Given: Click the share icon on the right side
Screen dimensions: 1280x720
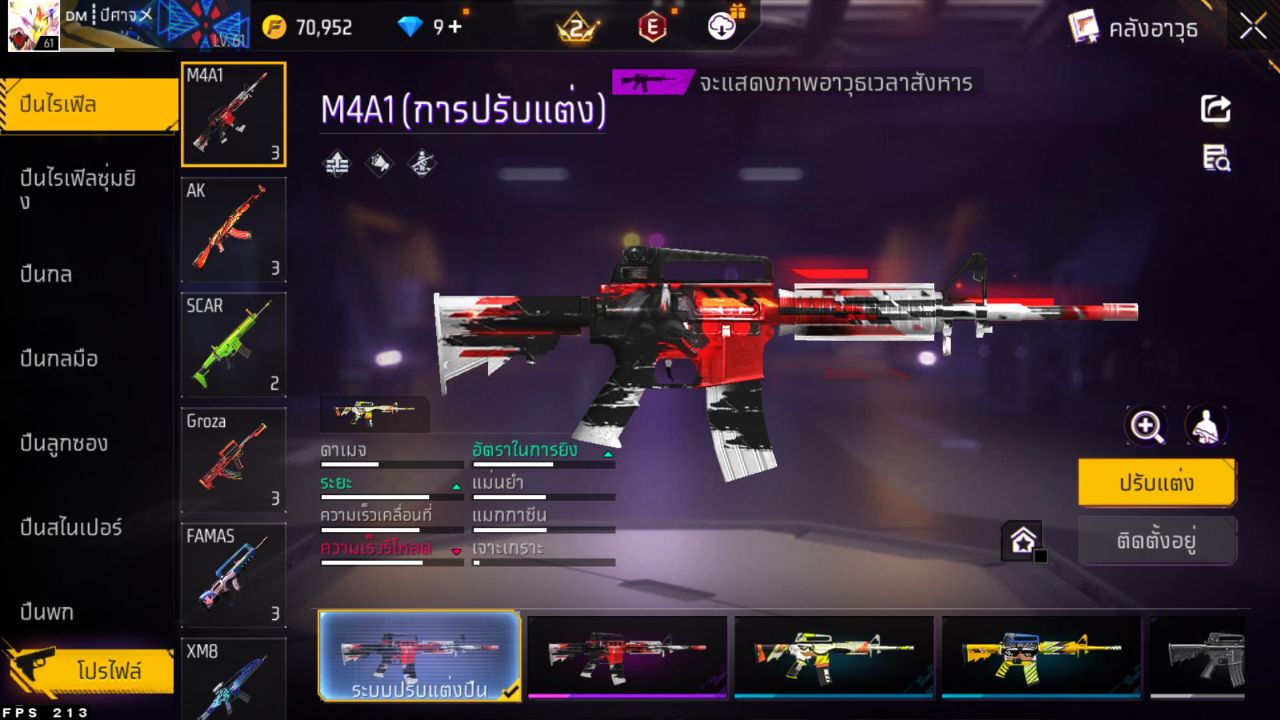Looking at the screenshot, I should pos(1214,110).
